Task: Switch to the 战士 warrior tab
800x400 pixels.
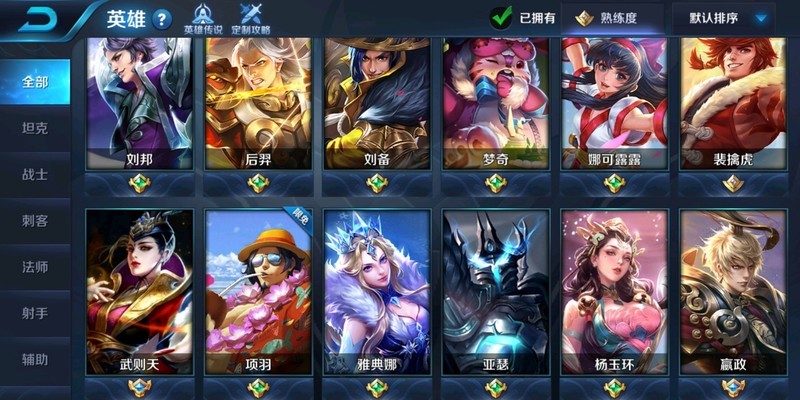Action: click(x=35, y=174)
